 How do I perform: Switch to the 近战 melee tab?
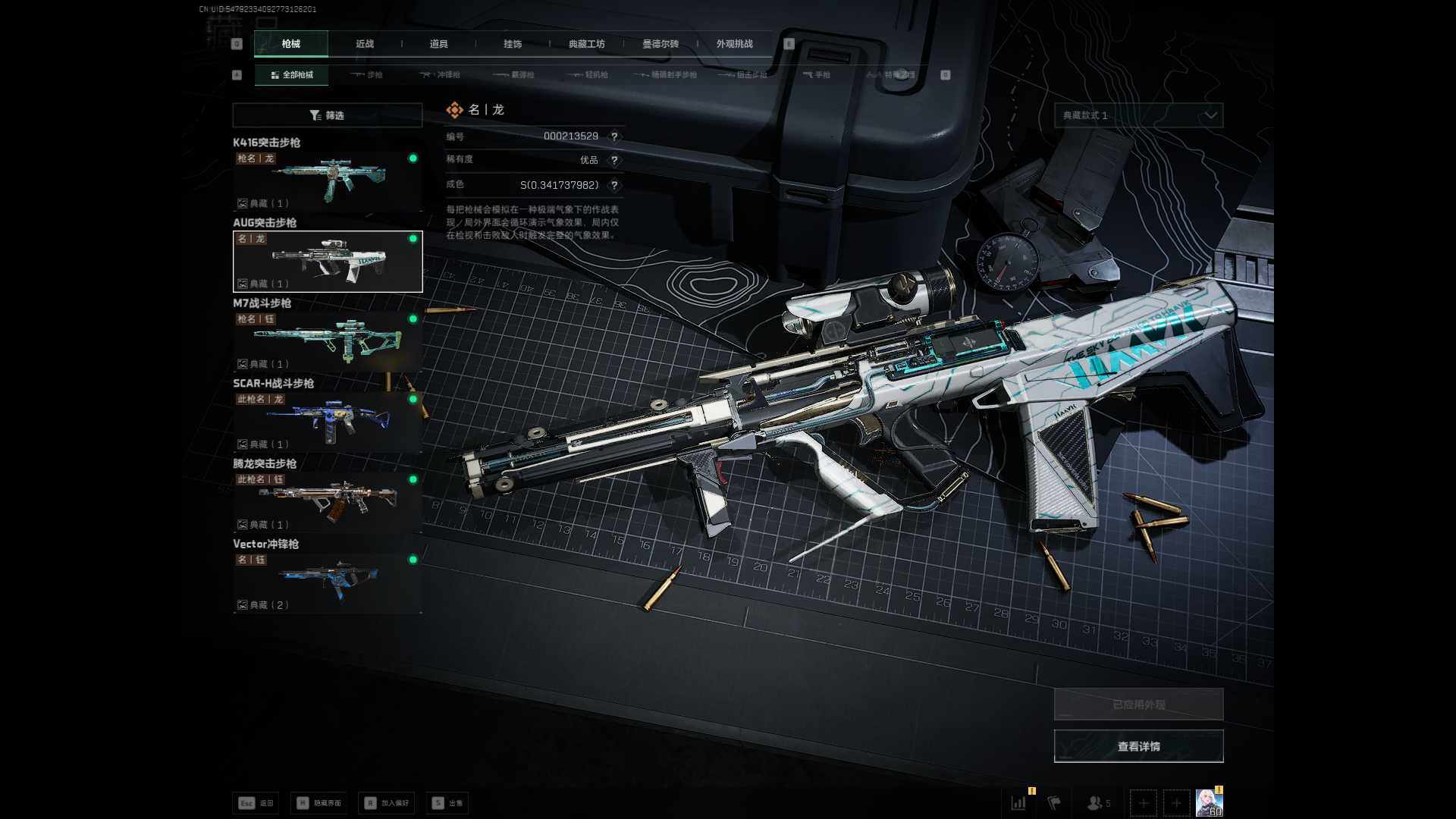365,44
